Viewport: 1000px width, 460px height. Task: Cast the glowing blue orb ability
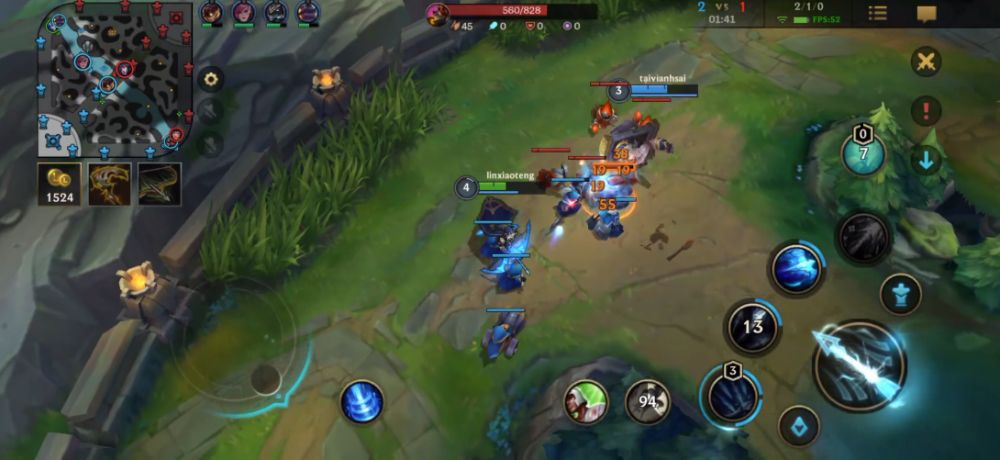[x=796, y=268]
